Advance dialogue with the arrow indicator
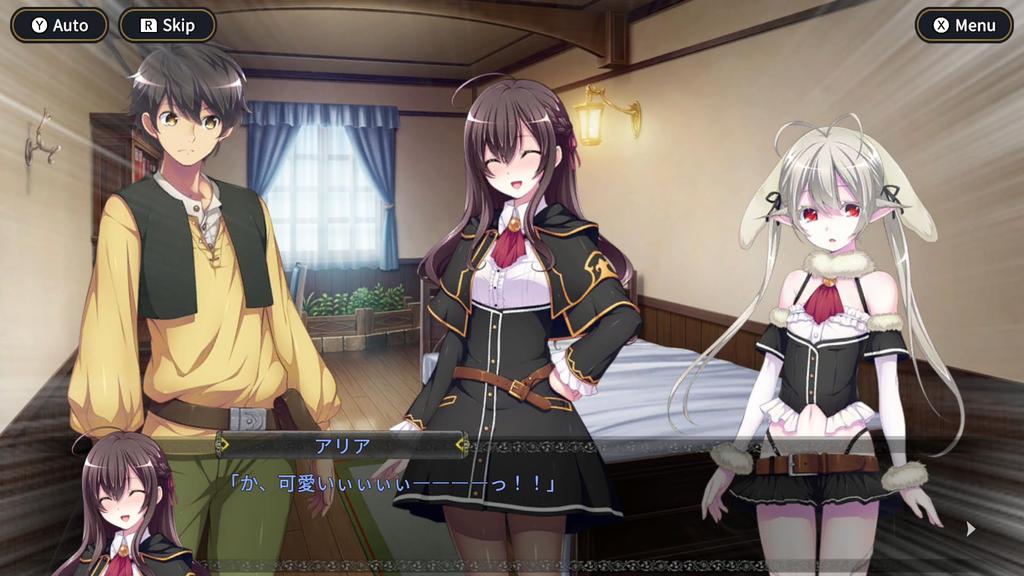 point(970,529)
